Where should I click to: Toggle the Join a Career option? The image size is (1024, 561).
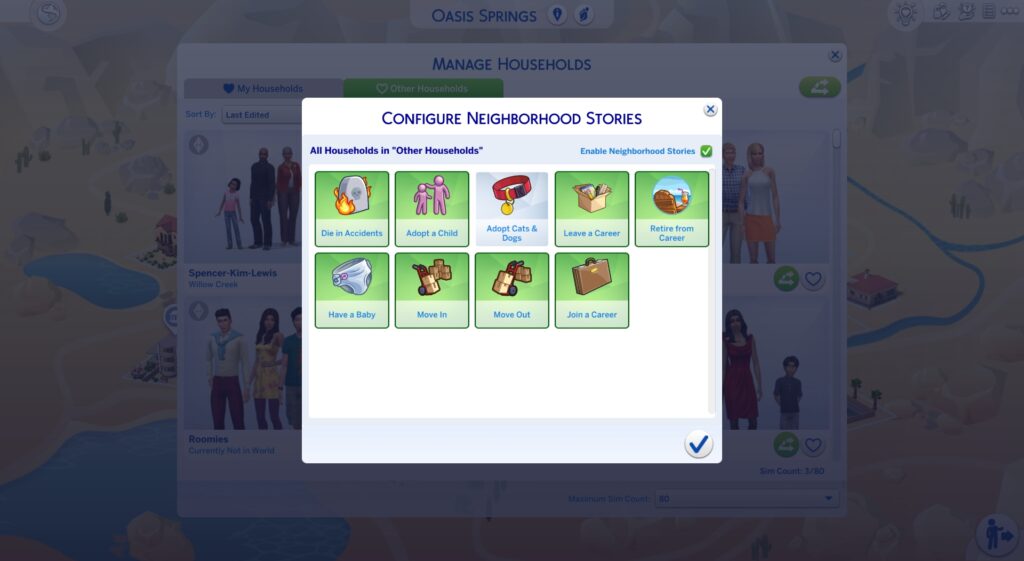click(x=592, y=290)
